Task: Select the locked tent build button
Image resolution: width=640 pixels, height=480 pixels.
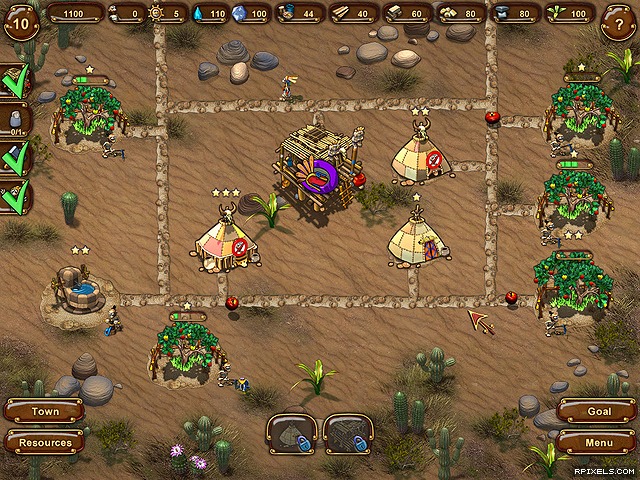Action: (291, 434)
